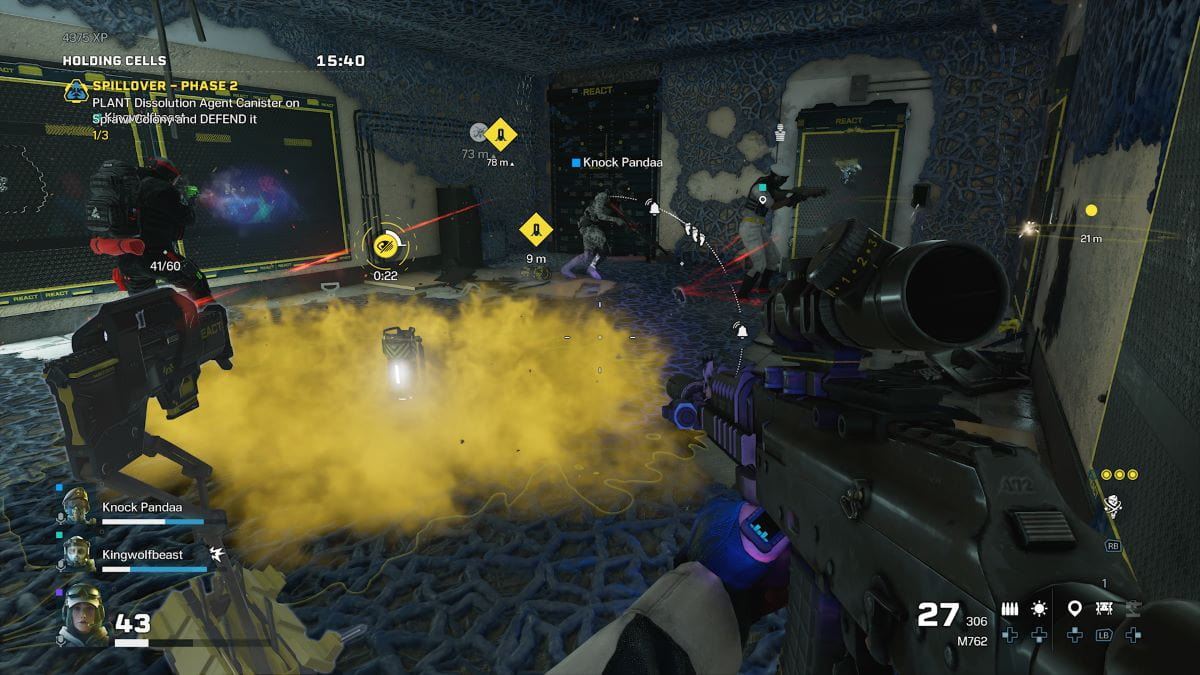This screenshot has width=1200, height=675.
Task: Click the yellow diamond marker at 78 m
Action: click(x=500, y=133)
